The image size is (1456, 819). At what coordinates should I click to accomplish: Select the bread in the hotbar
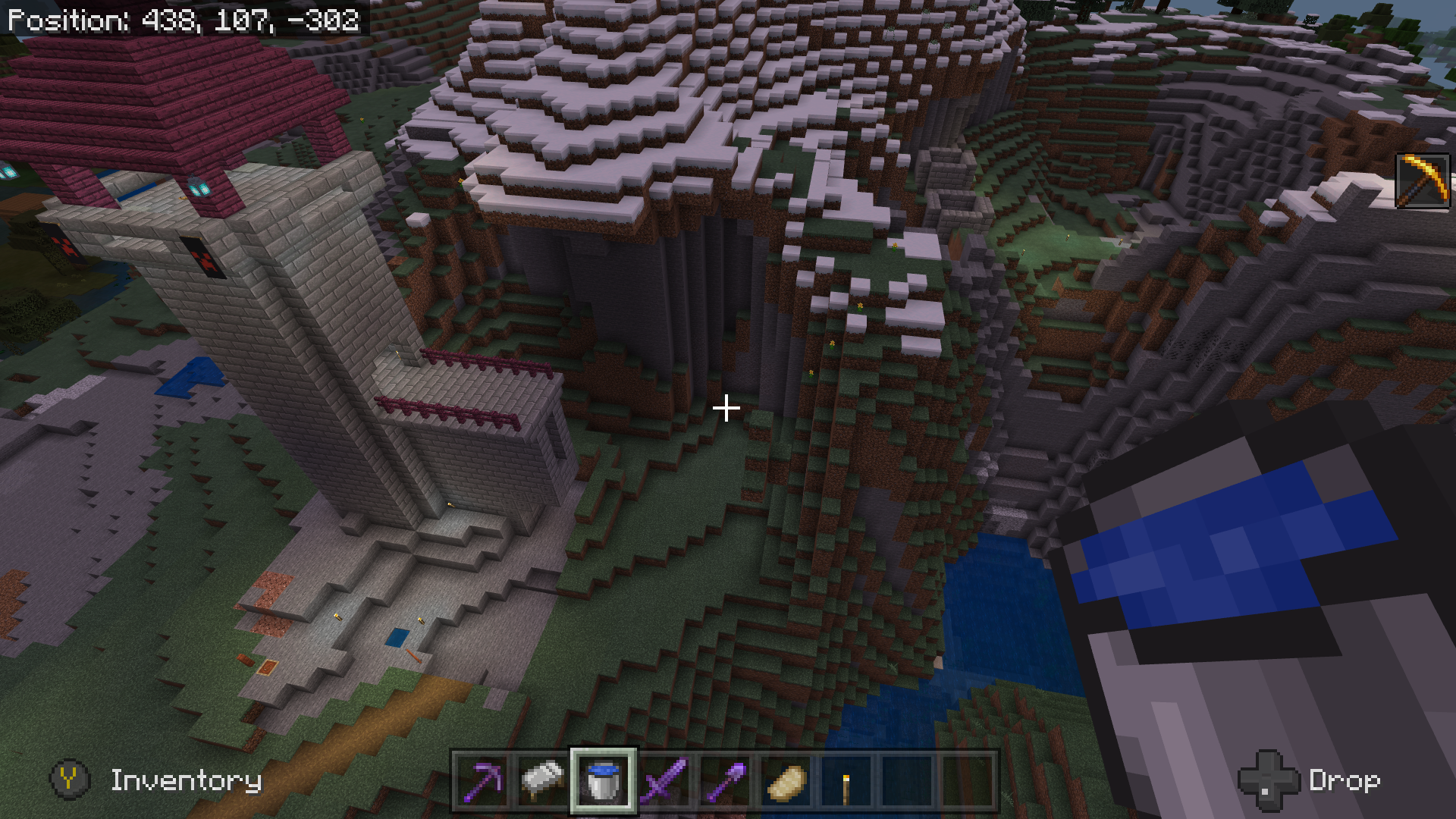(x=786, y=780)
